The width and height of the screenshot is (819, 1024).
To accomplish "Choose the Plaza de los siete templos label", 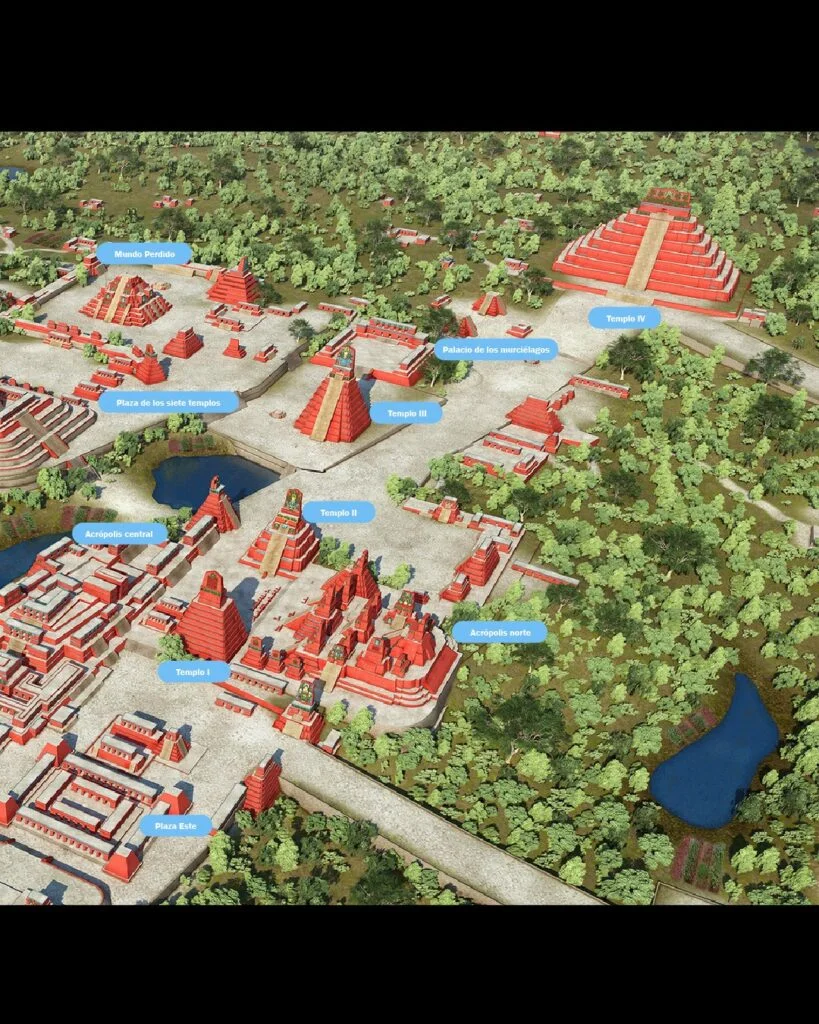I will (x=169, y=402).
